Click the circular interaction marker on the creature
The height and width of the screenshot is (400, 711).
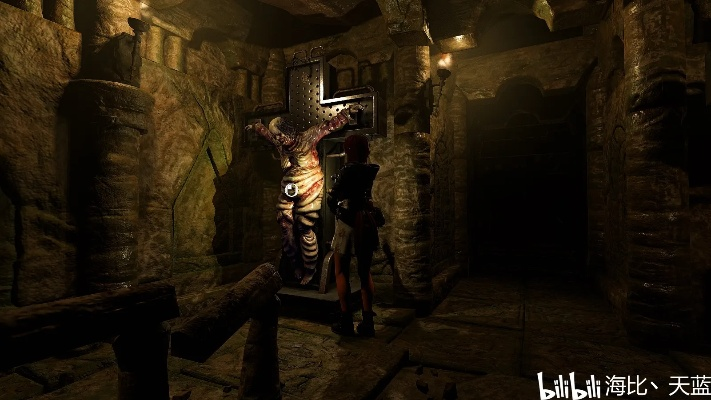point(290,189)
